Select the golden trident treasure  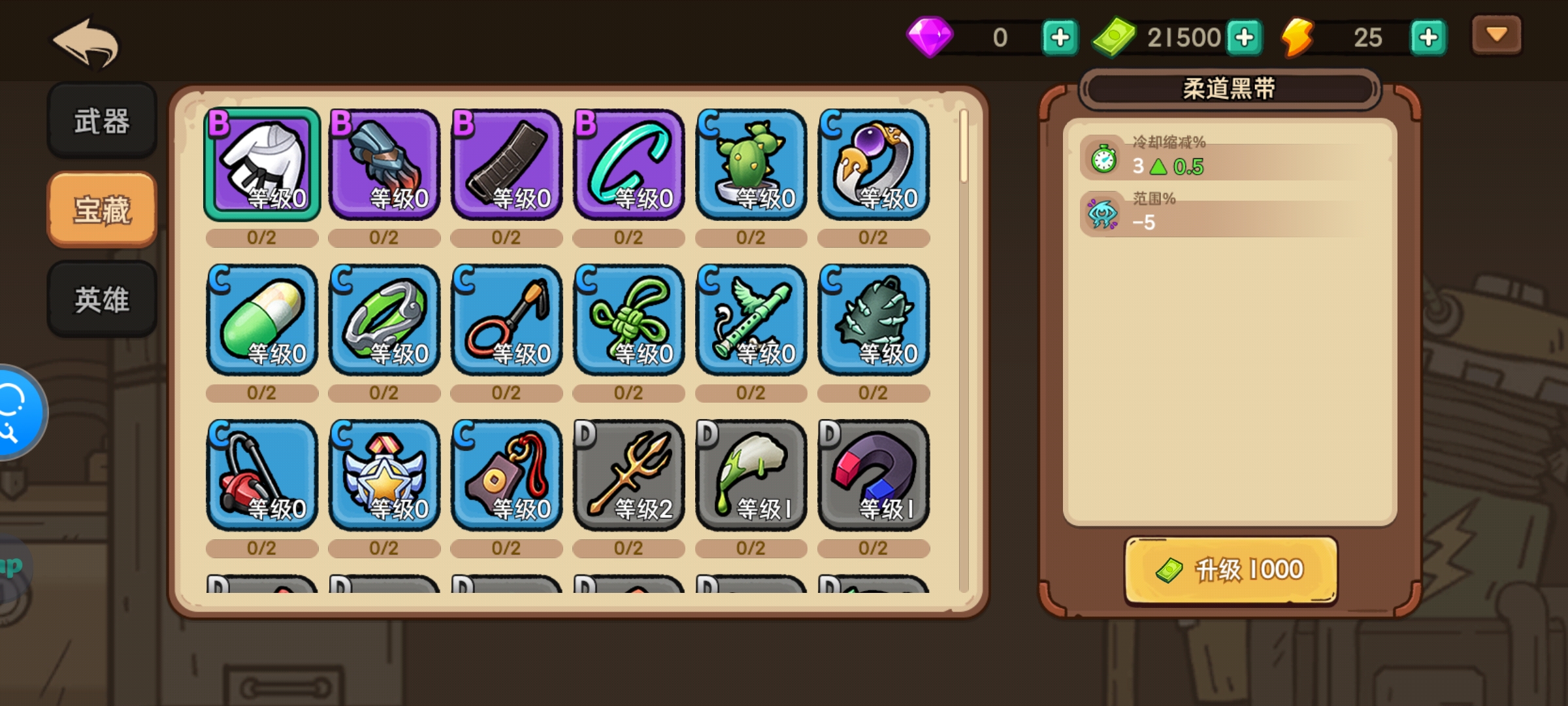pyautogui.click(x=629, y=475)
